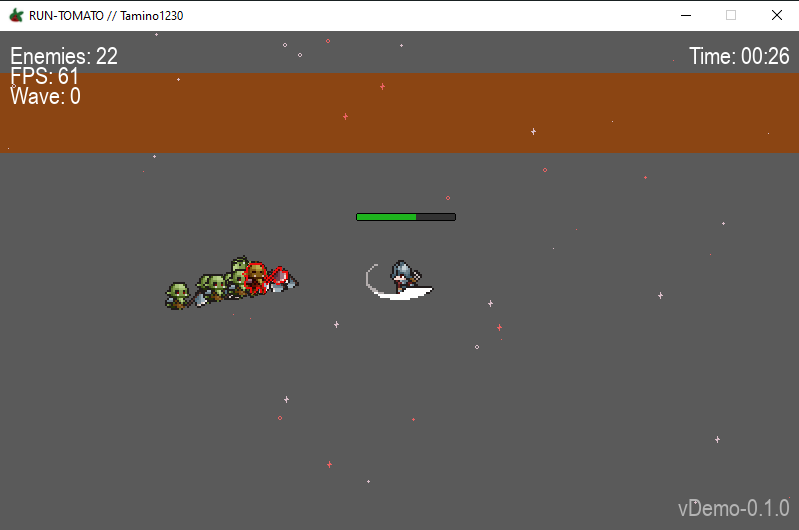Viewport: 799px width, 530px height.
Task: Close the RUN-TOMATO game window
Action: pyautogui.click(x=776, y=15)
